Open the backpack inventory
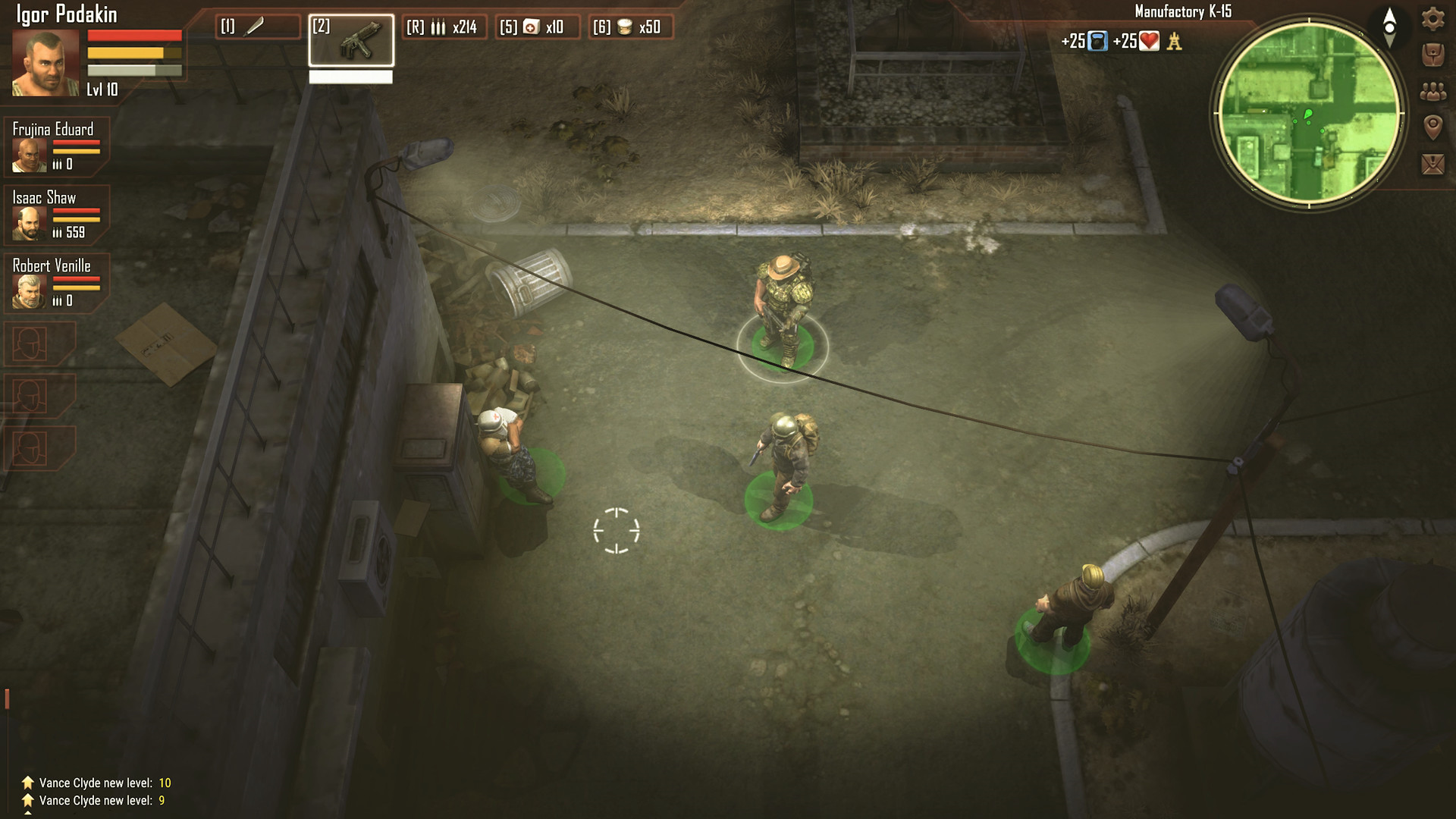The height and width of the screenshot is (819, 1456). (1432, 55)
